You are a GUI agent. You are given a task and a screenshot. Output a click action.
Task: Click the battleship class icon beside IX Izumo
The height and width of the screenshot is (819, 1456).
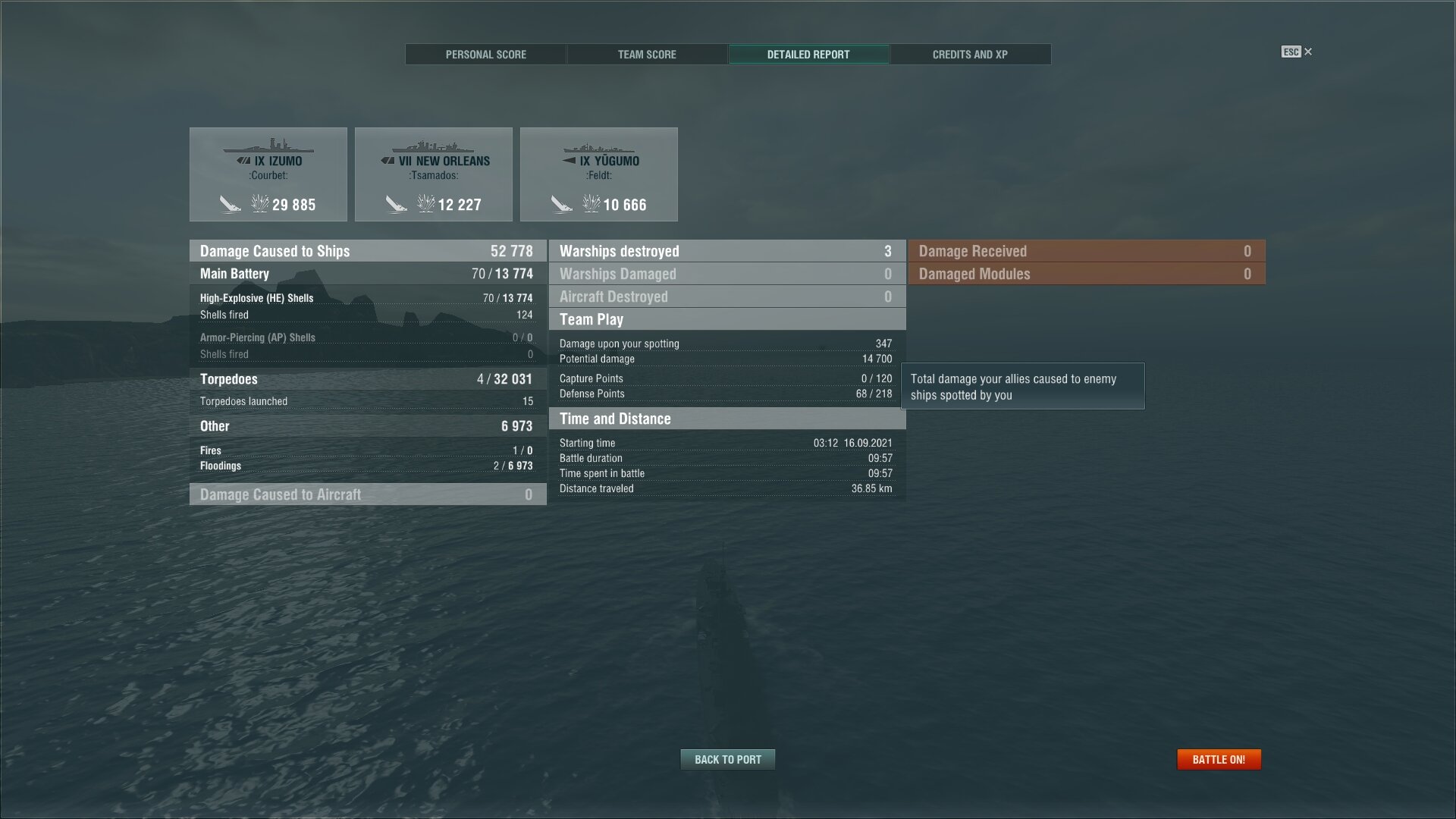[244, 161]
